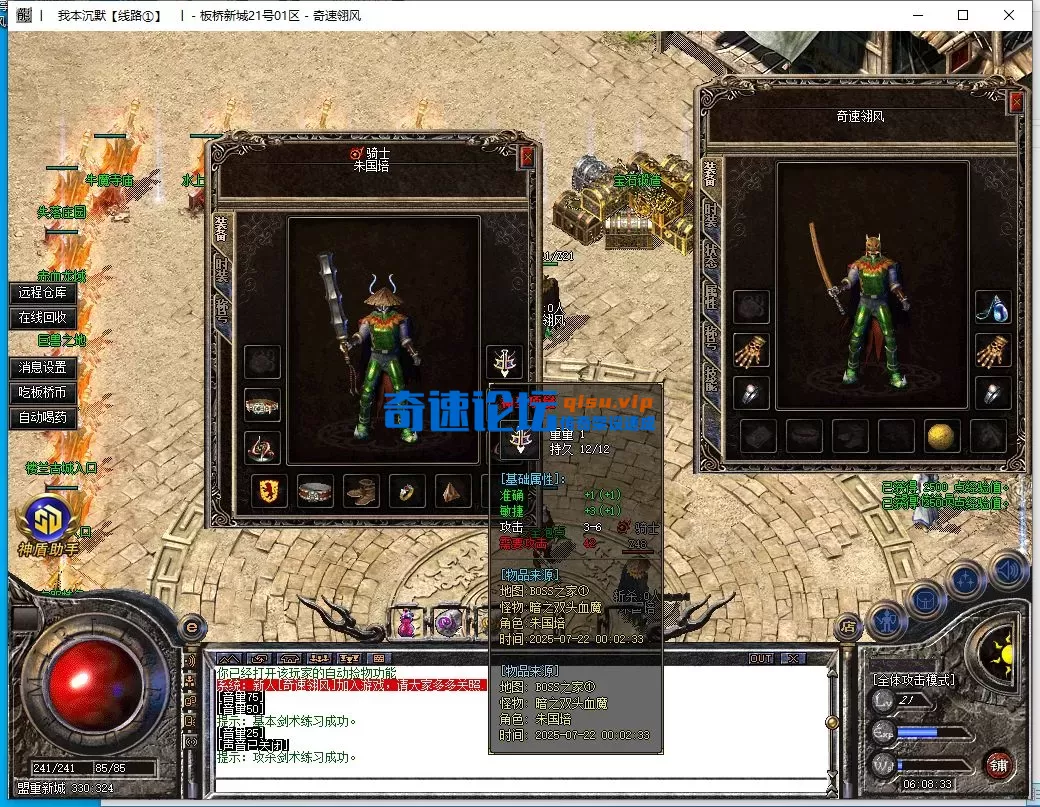Click the 店 store round button

[848, 628]
